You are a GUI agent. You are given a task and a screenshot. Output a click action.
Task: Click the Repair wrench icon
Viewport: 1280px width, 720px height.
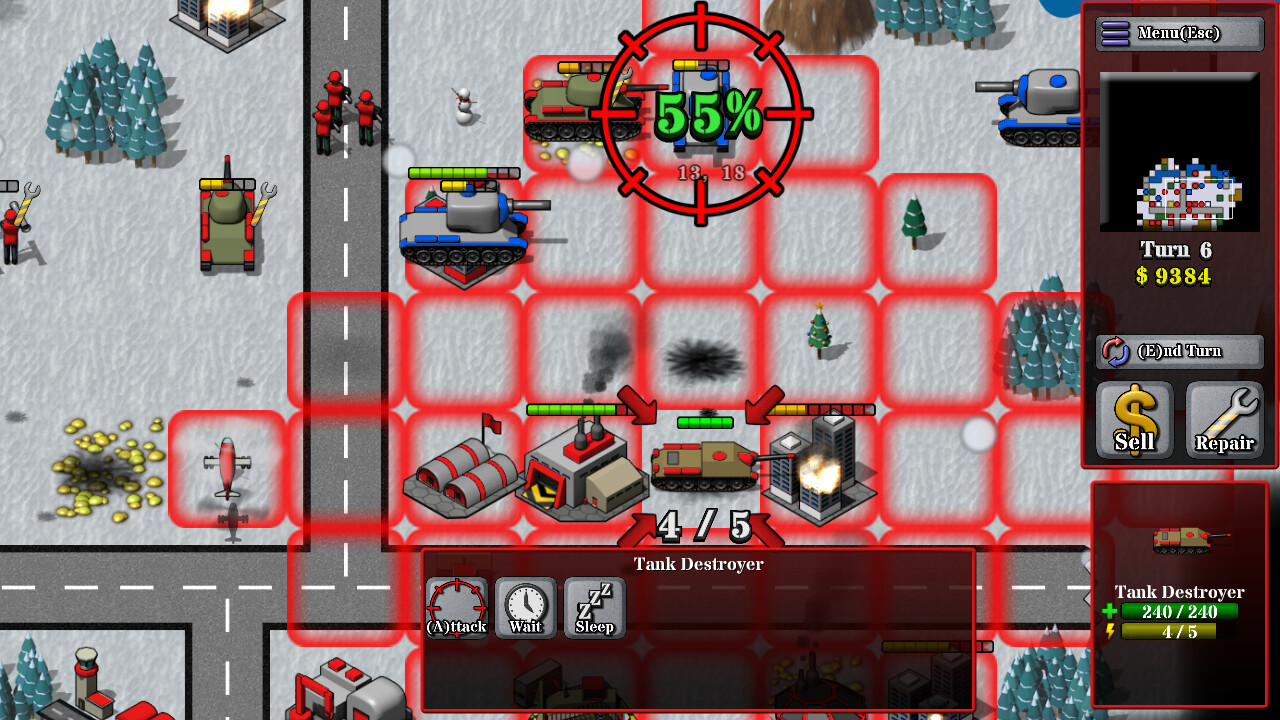(x=1224, y=418)
